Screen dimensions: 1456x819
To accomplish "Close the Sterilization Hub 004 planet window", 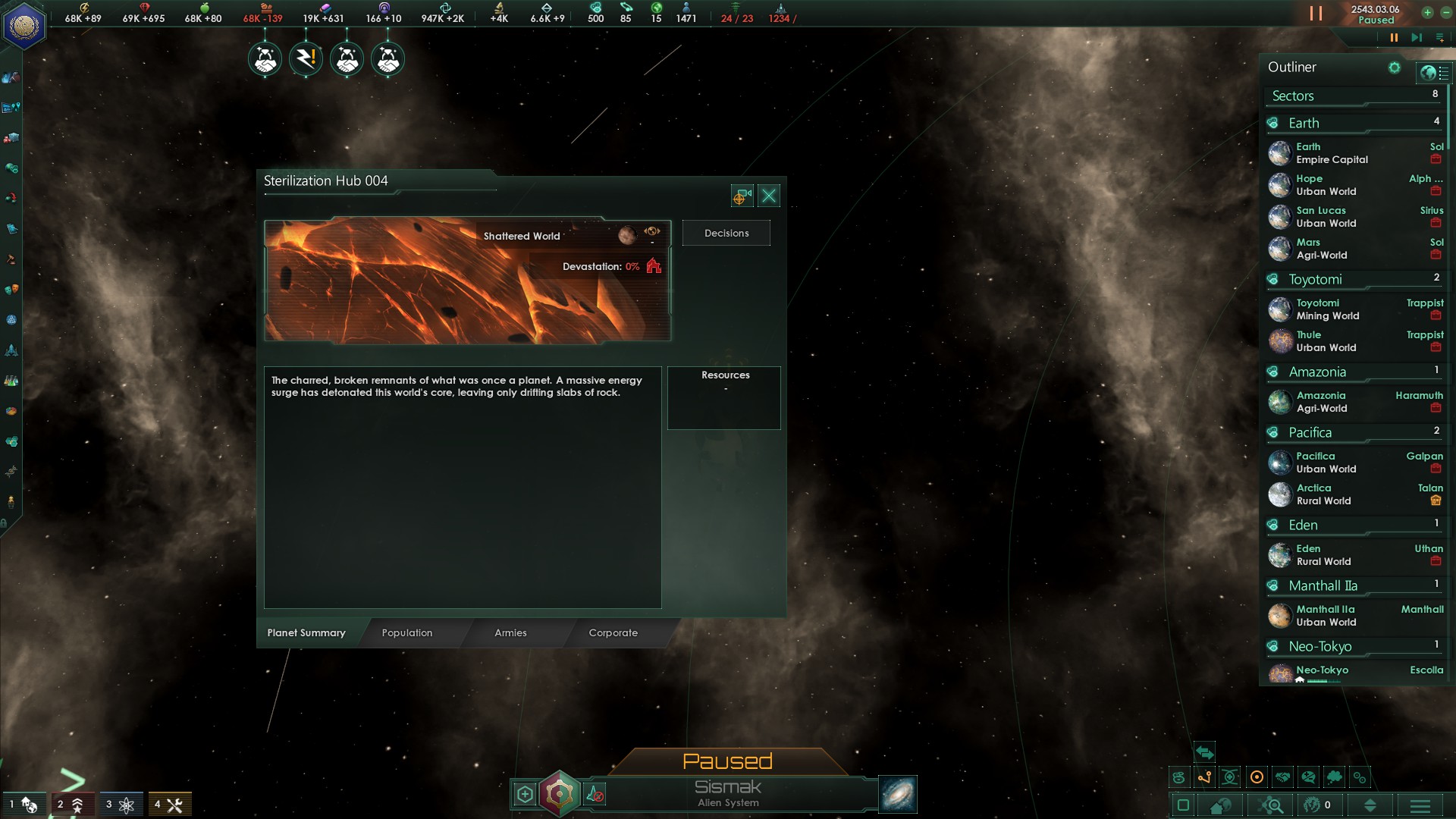I will pyautogui.click(x=768, y=196).
